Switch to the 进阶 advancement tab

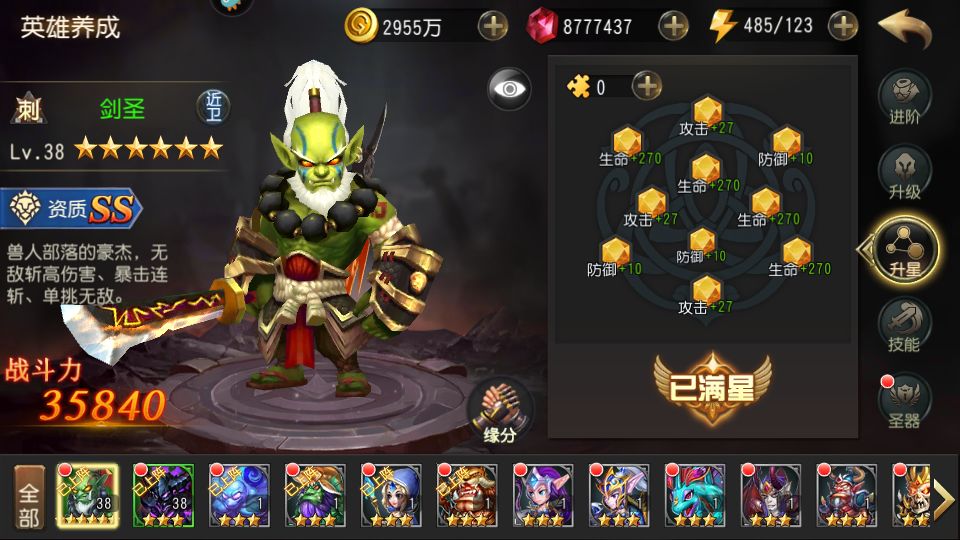904,98
